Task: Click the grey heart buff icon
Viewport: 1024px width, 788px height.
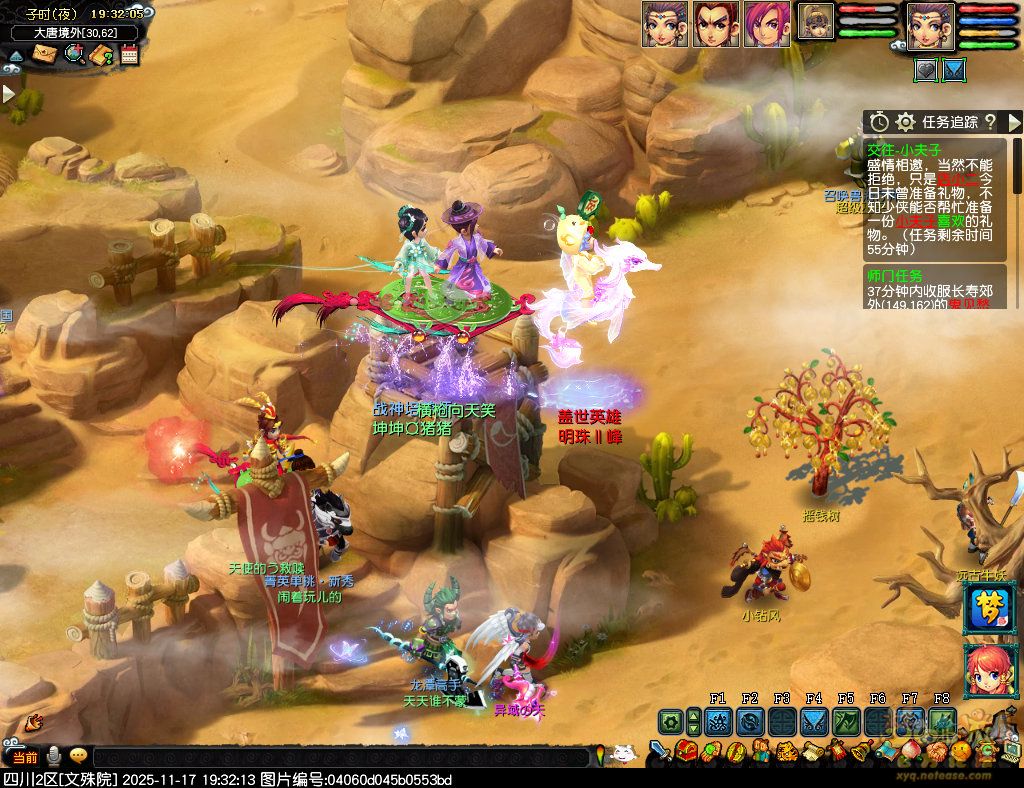Action: [926, 70]
